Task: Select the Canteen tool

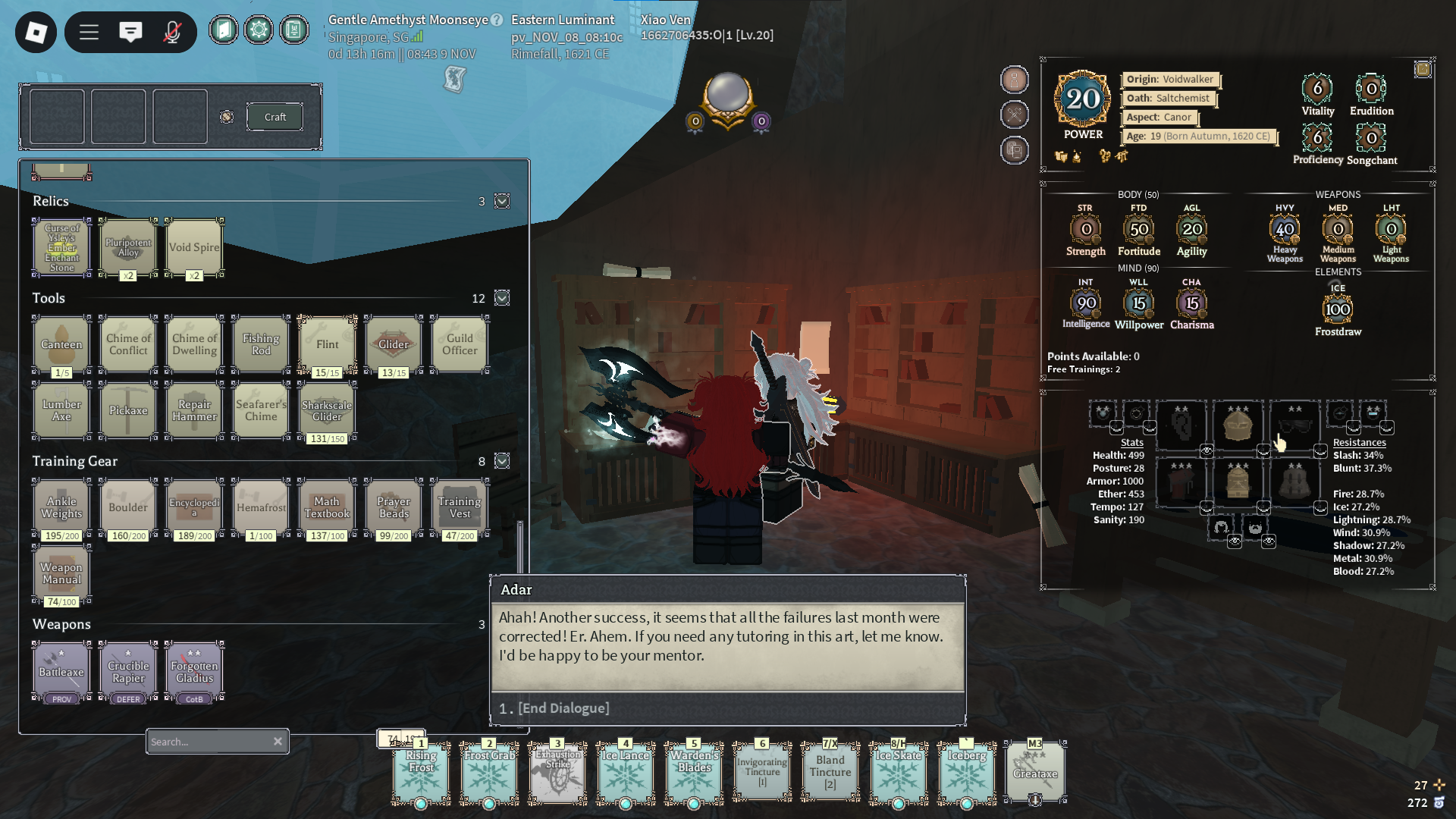Action: 61,344
